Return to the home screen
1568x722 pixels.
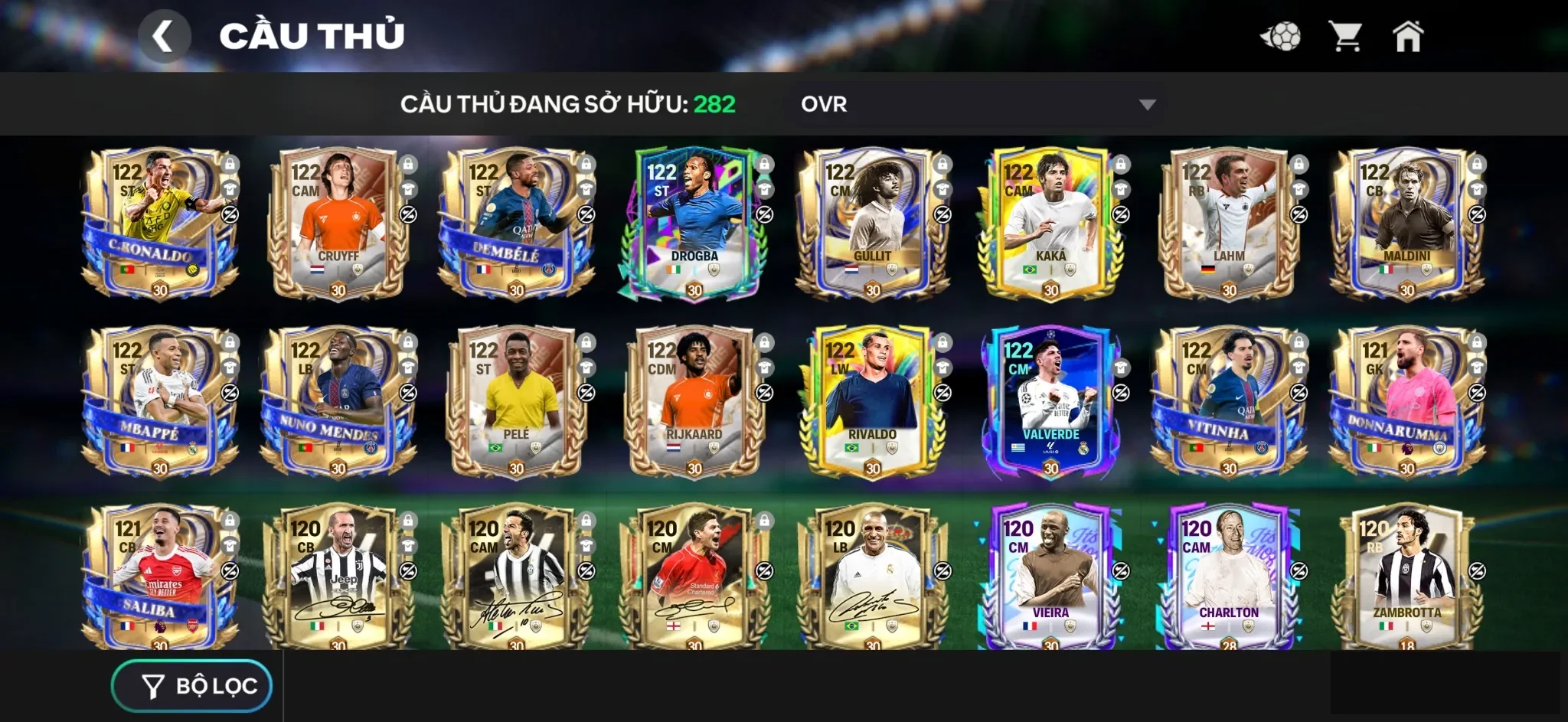1407,36
